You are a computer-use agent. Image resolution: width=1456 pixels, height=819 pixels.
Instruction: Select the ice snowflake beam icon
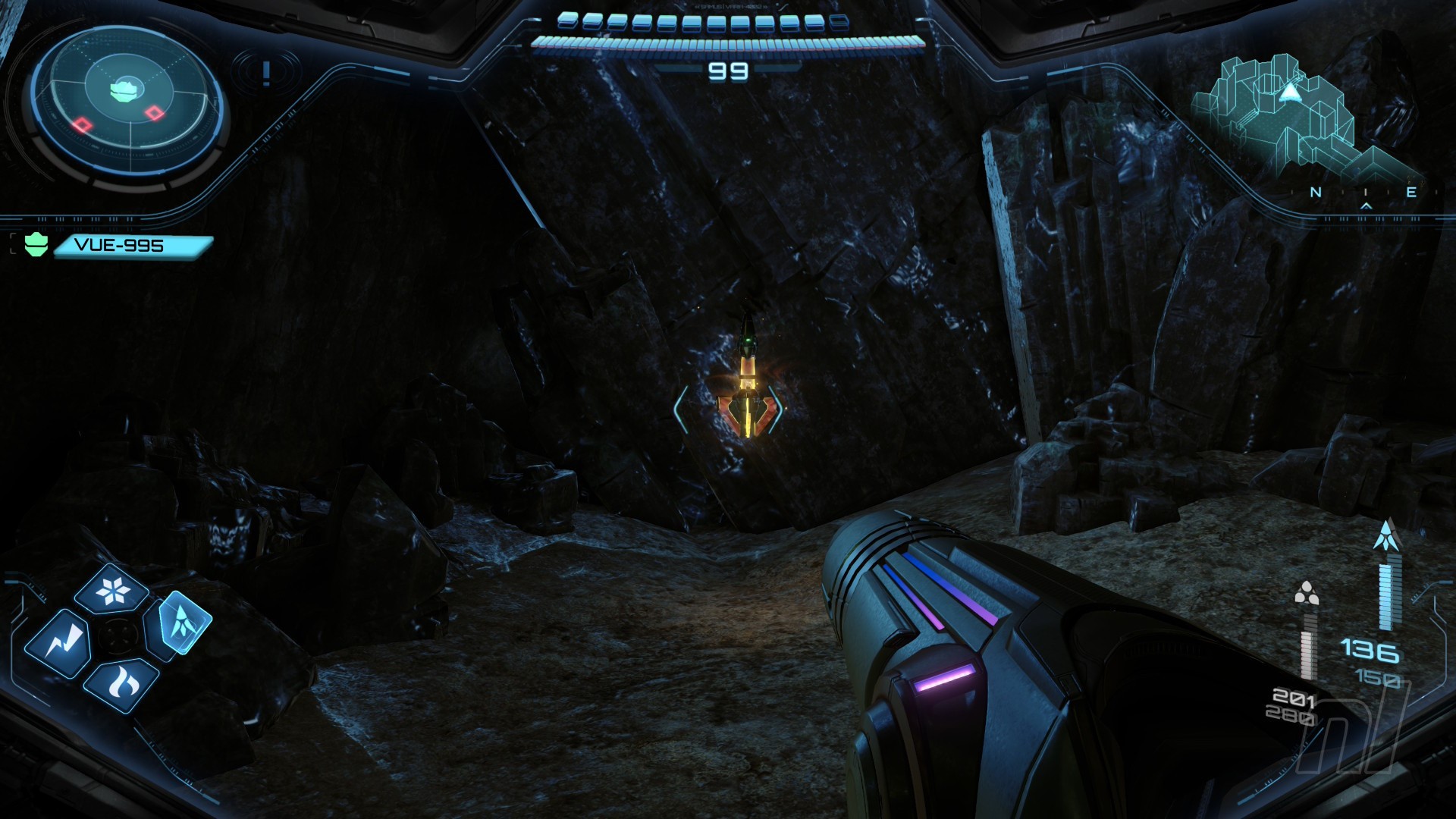[x=113, y=589]
